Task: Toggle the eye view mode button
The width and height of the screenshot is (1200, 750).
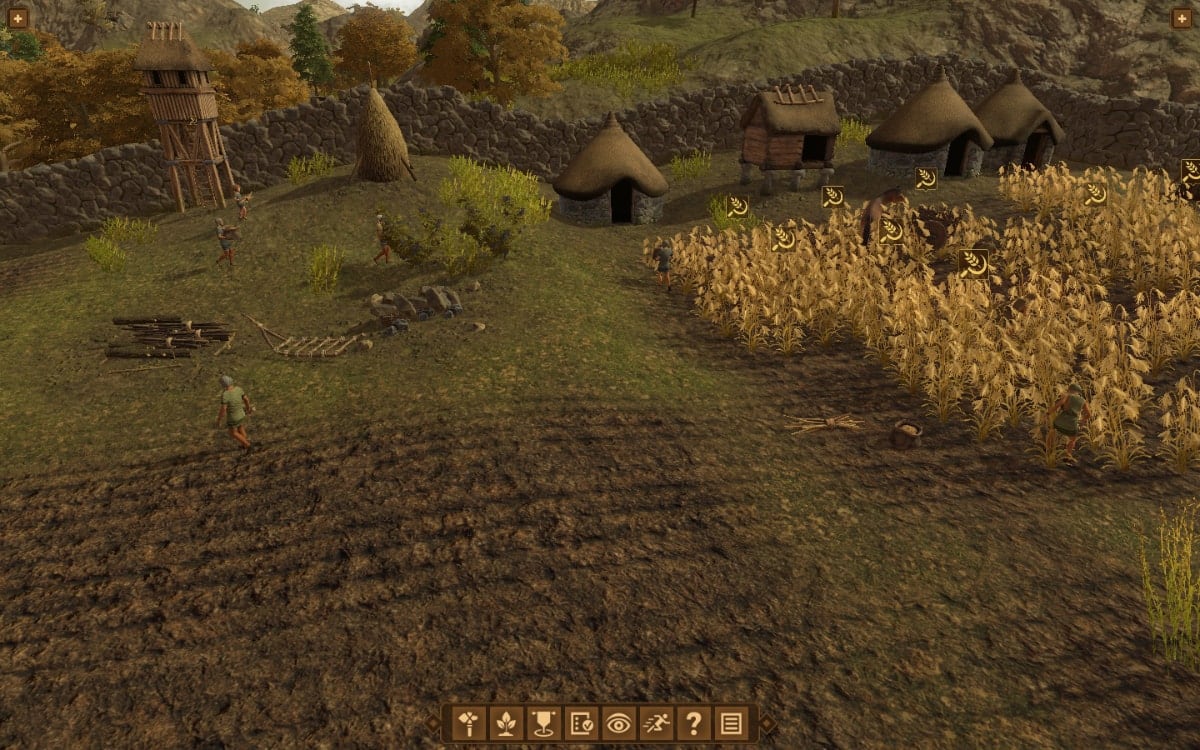Action: (x=618, y=723)
